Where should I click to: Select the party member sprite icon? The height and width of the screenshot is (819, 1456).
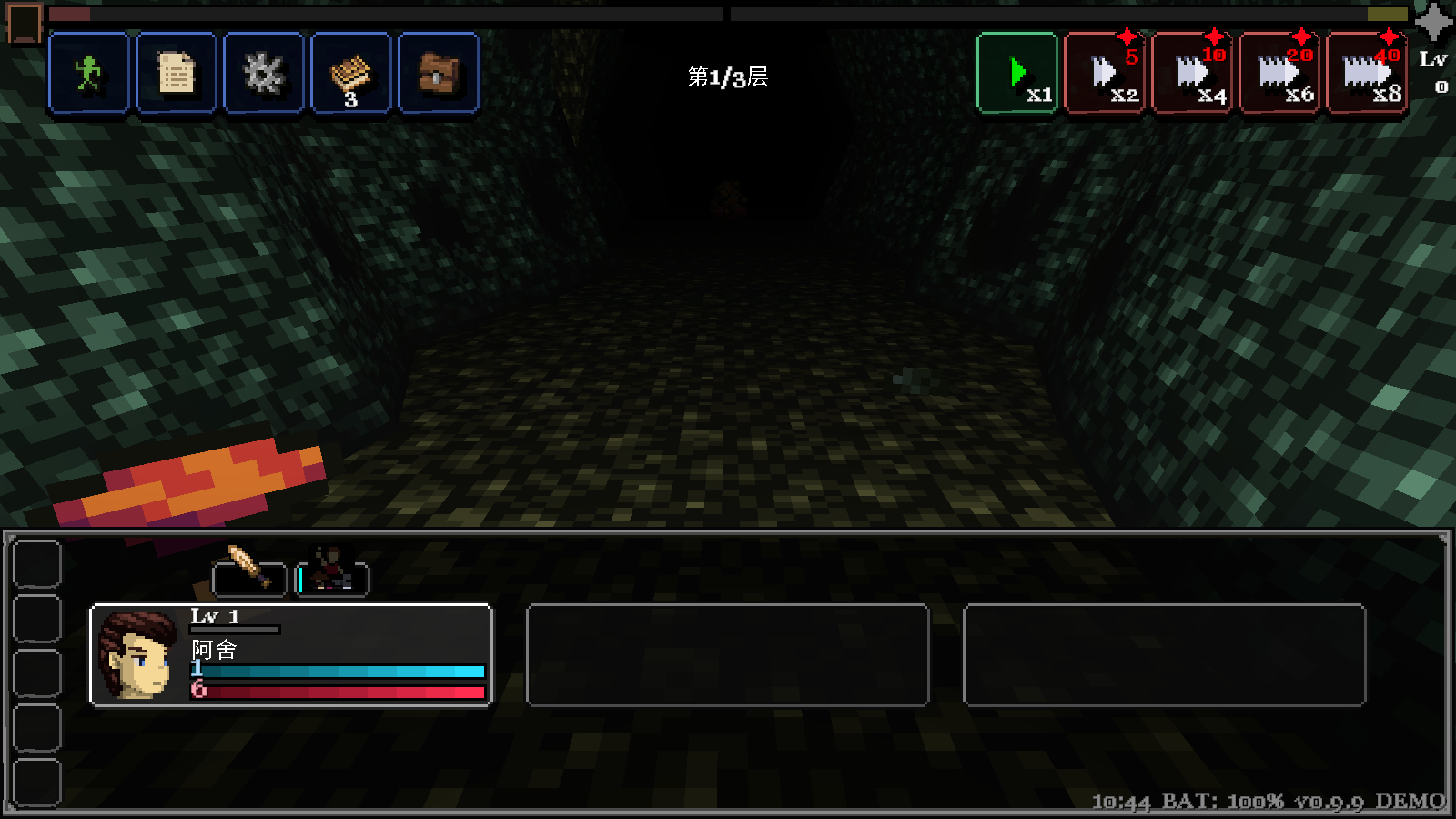tap(331, 571)
